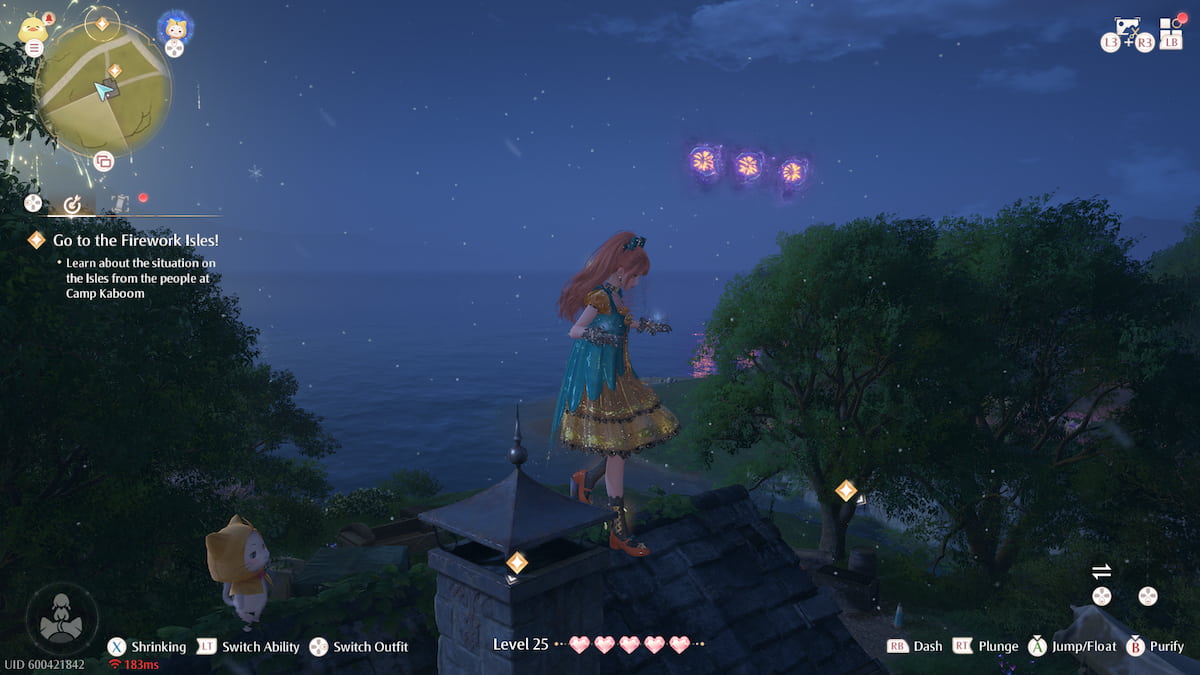Viewport: 1200px width, 675px height.
Task: Open the blonde character portrait icon
Action: pos(175,28)
